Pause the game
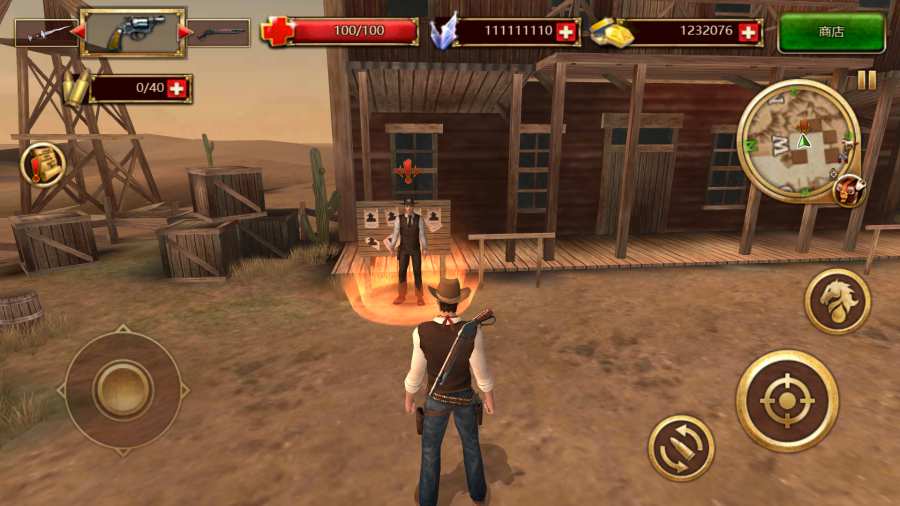Image resolution: width=900 pixels, height=506 pixels. click(x=866, y=80)
